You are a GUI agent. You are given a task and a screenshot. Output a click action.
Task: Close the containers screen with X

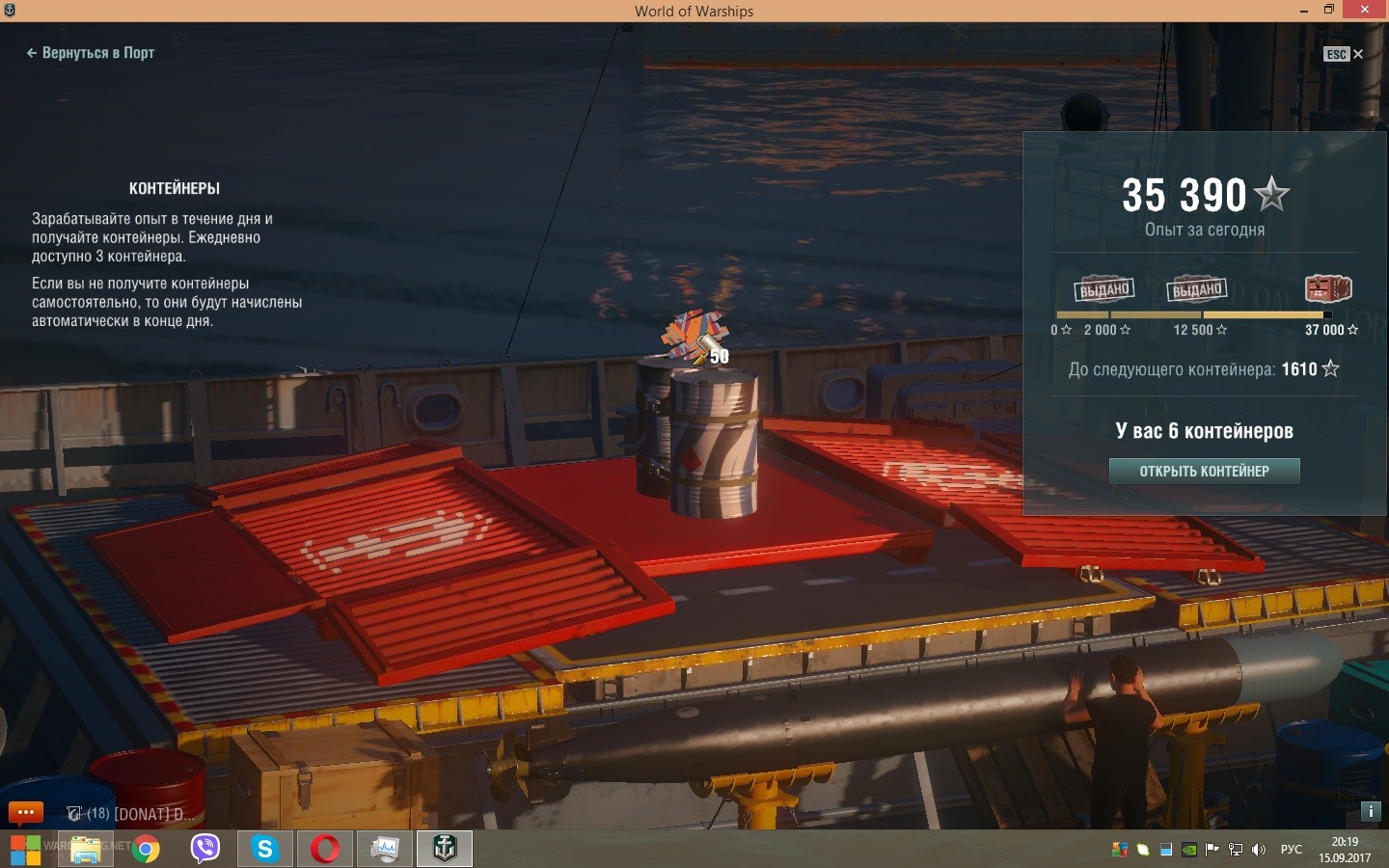pyautogui.click(x=1358, y=54)
